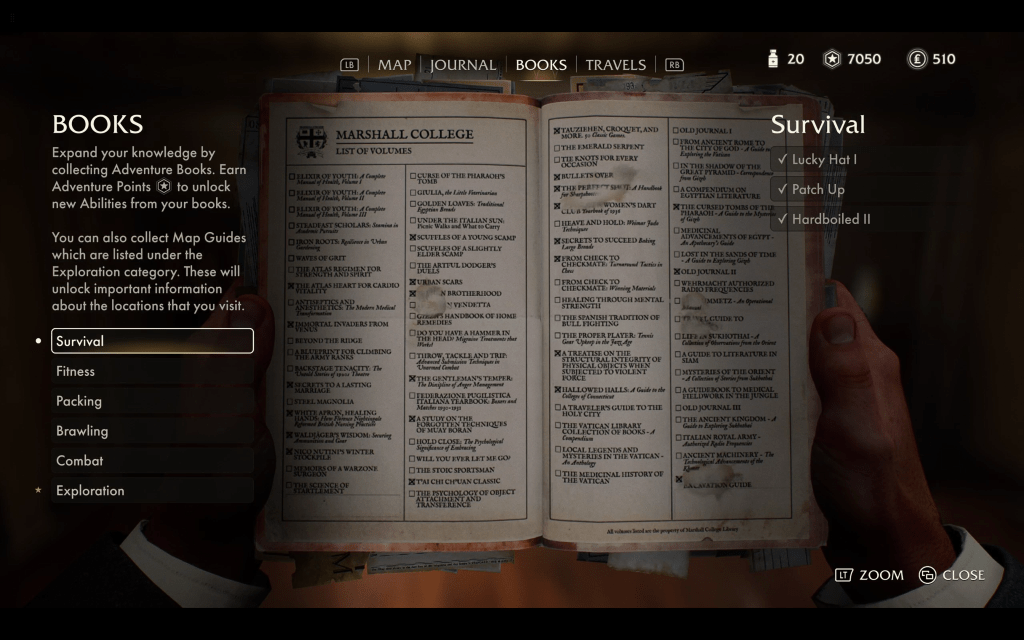Viewport: 1024px width, 640px height.
Task: Switch to the Combat category
Action: tap(152, 461)
